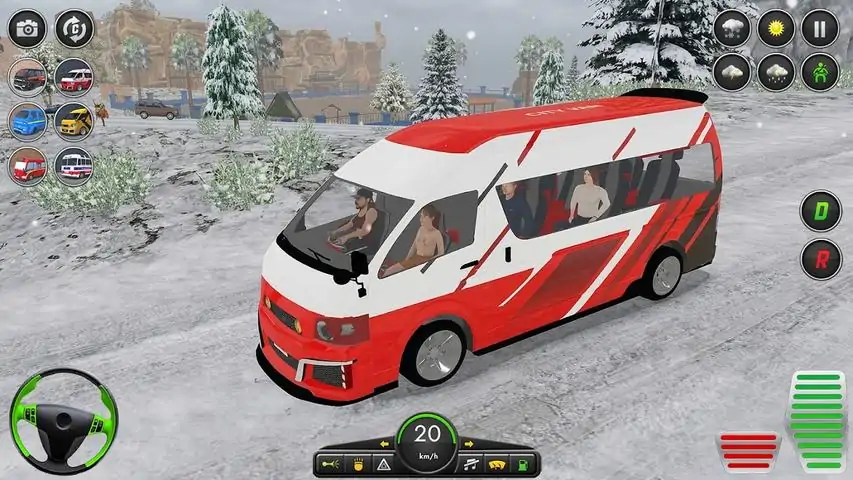
Task: Pause the game
Action: coord(820,28)
